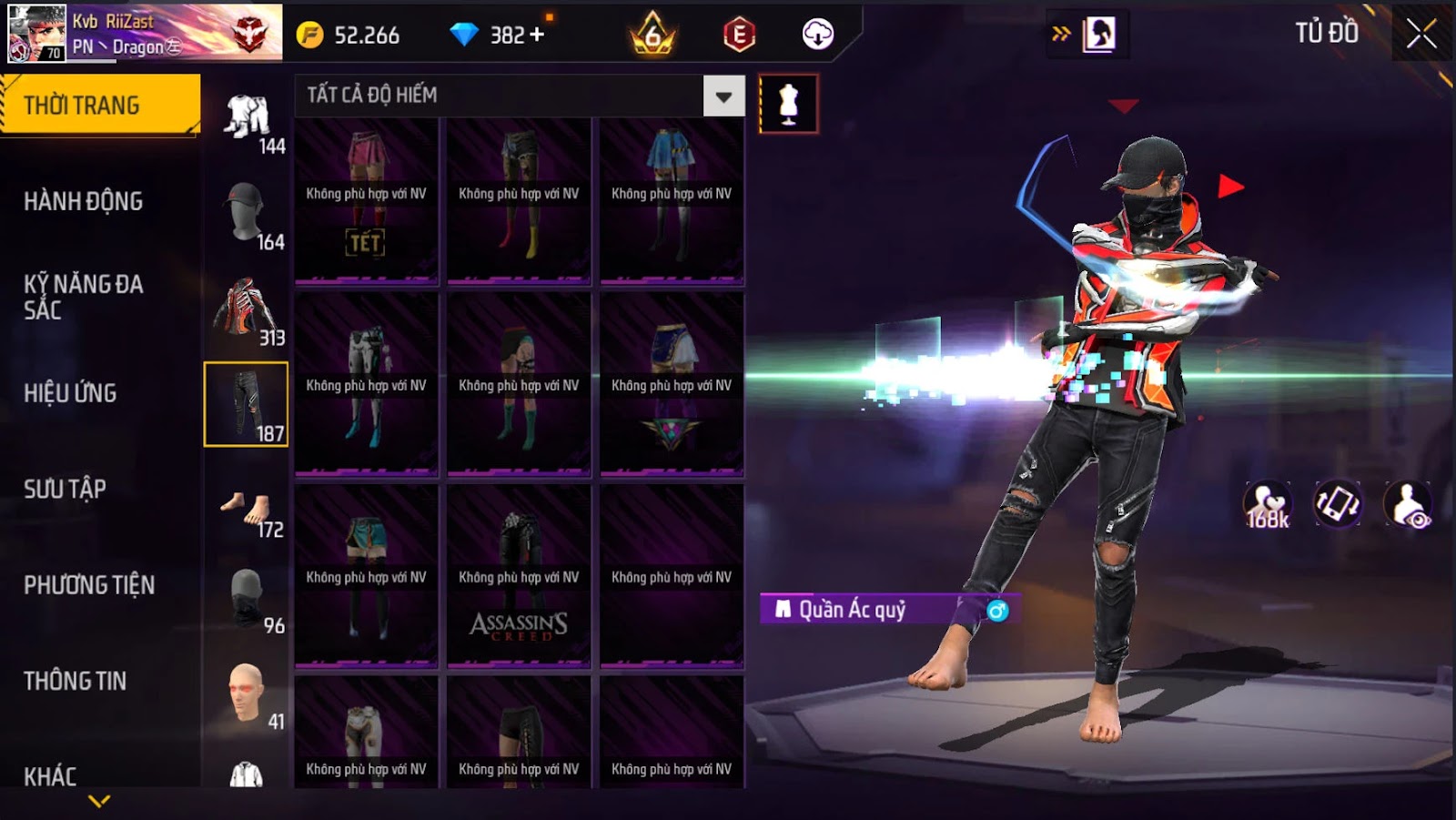1456x820 pixels.
Task: Click the diamond top-up plus button
Action: (537, 35)
